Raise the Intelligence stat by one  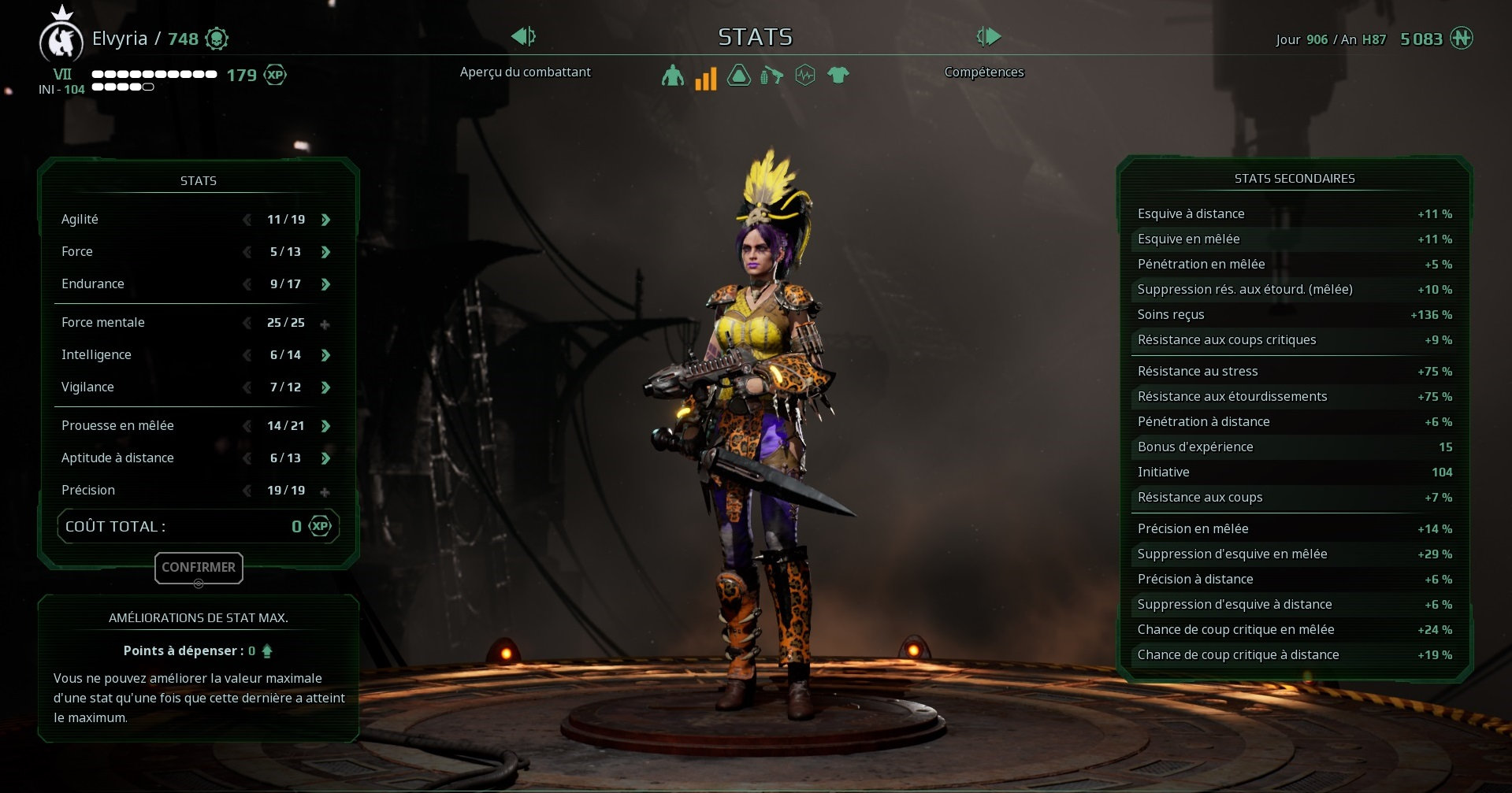coord(325,355)
